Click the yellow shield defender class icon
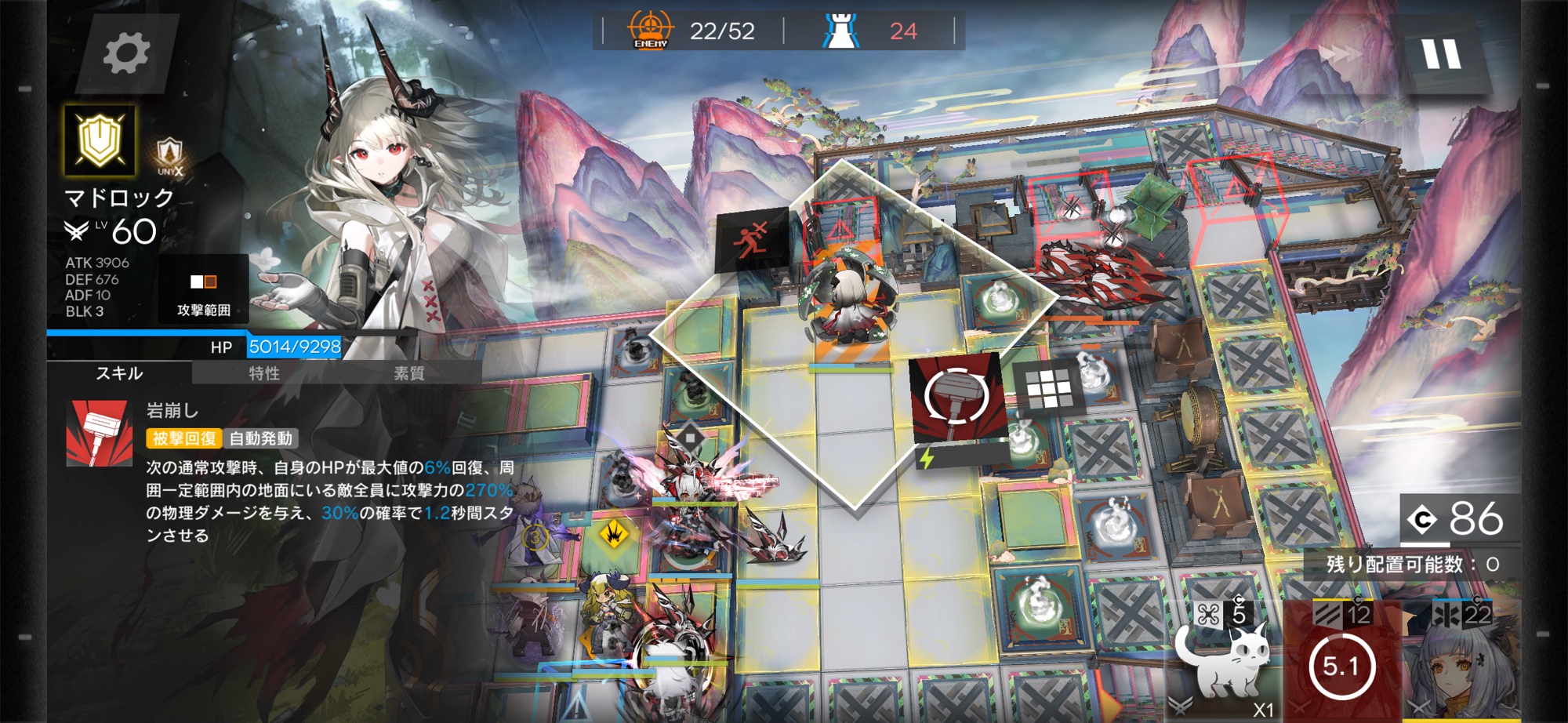The image size is (1568, 723). click(100, 140)
